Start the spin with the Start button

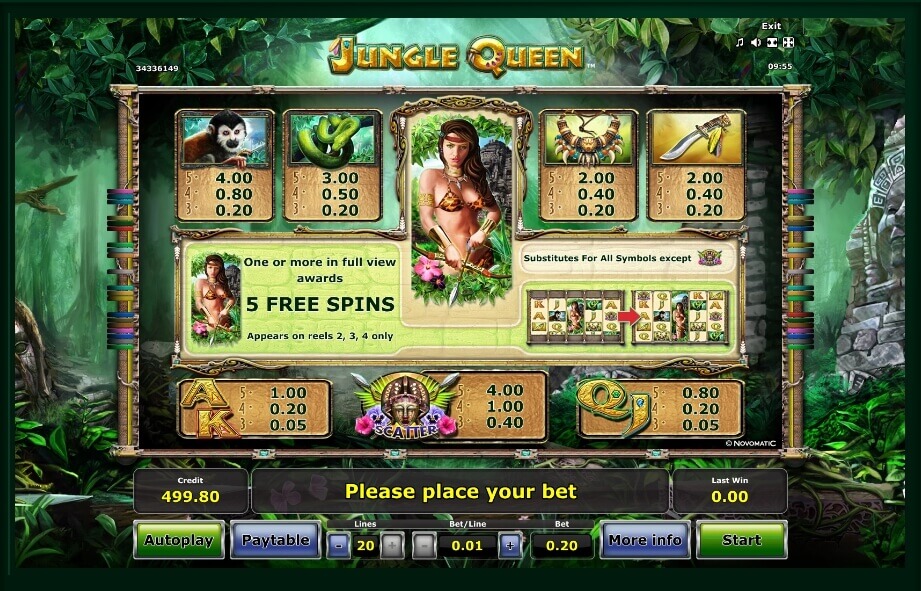[741, 540]
